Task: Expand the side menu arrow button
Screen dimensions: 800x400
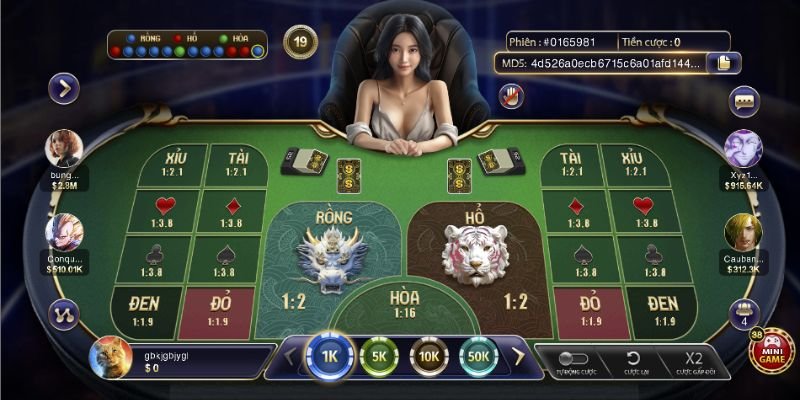Action: click(64, 88)
